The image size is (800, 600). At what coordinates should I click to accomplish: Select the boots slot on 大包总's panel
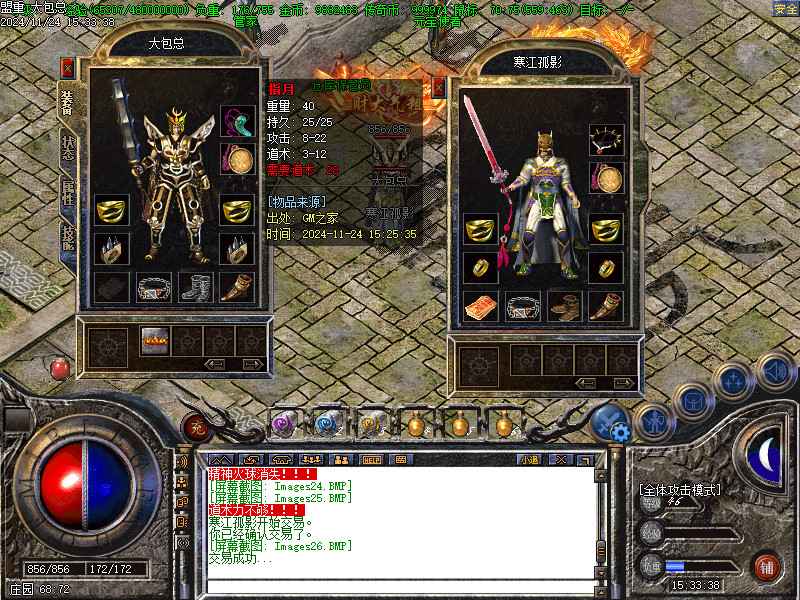click(x=196, y=288)
